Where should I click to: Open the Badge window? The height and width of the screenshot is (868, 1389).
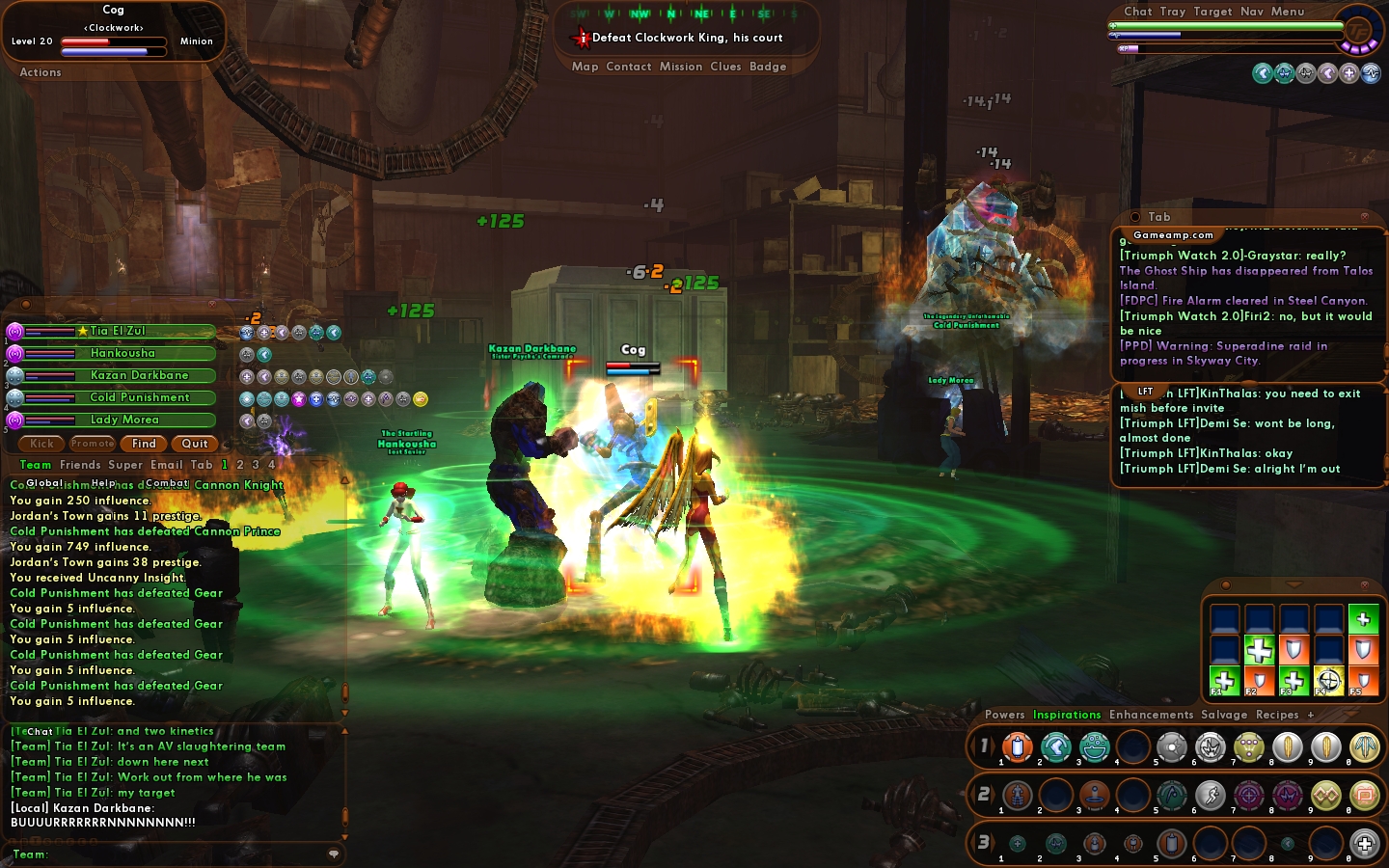(x=768, y=67)
